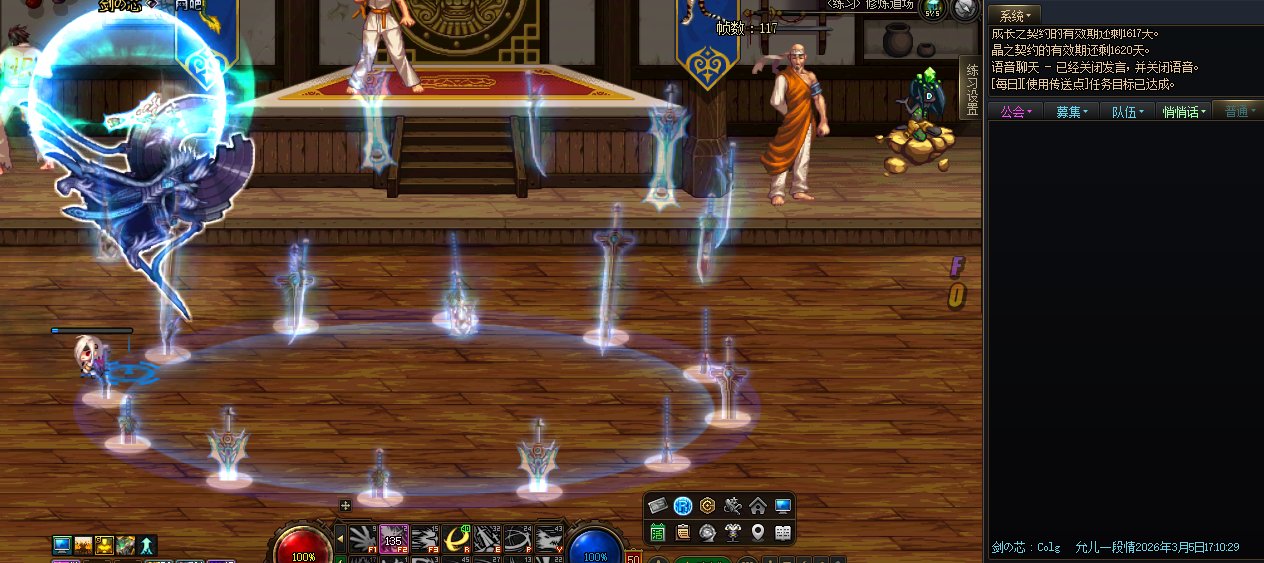
Task: Activate the F1 skill slot
Action: click(x=362, y=538)
